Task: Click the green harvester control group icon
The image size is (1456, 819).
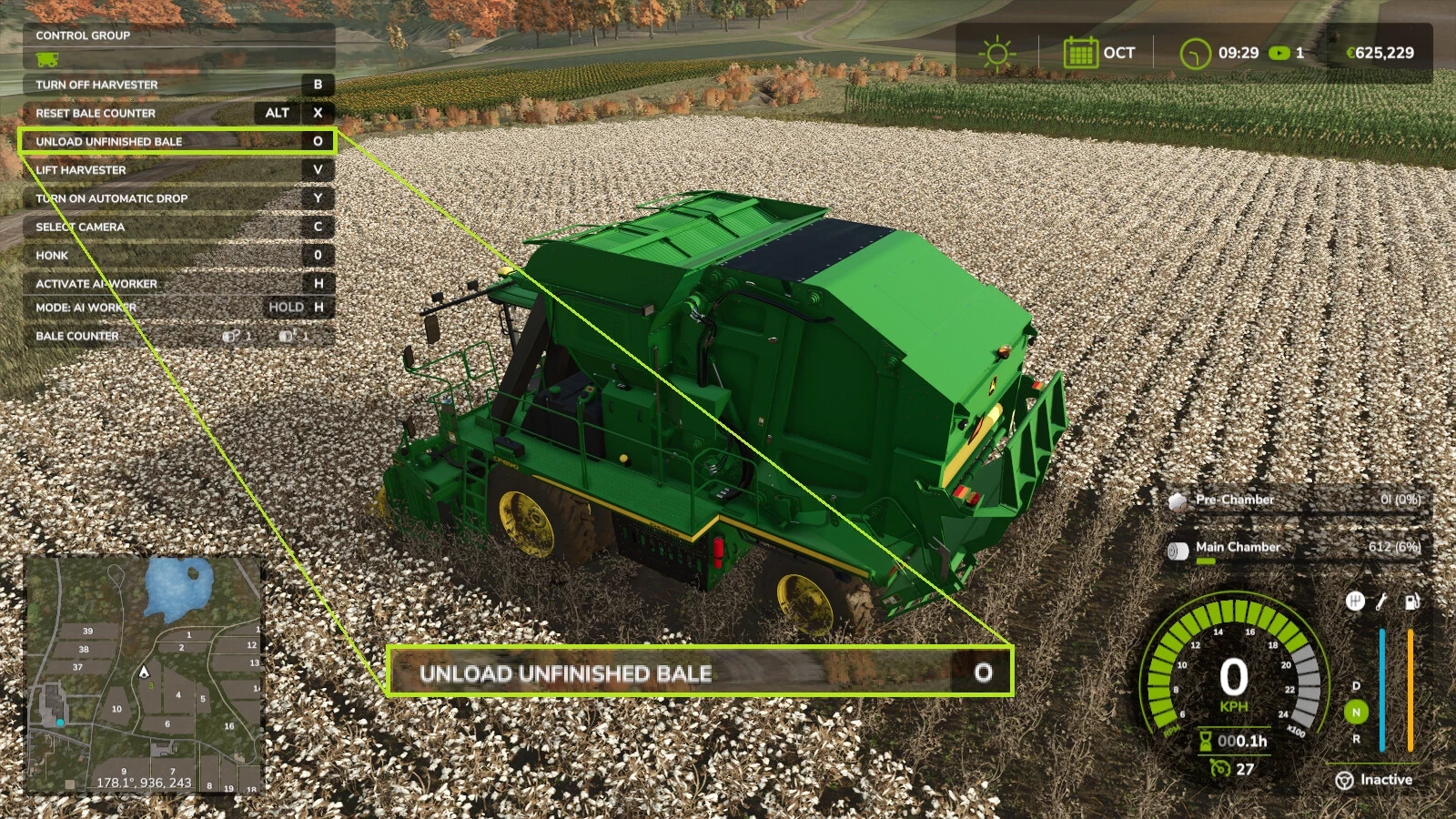Action: pyautogui.click(x=47, y=60)
